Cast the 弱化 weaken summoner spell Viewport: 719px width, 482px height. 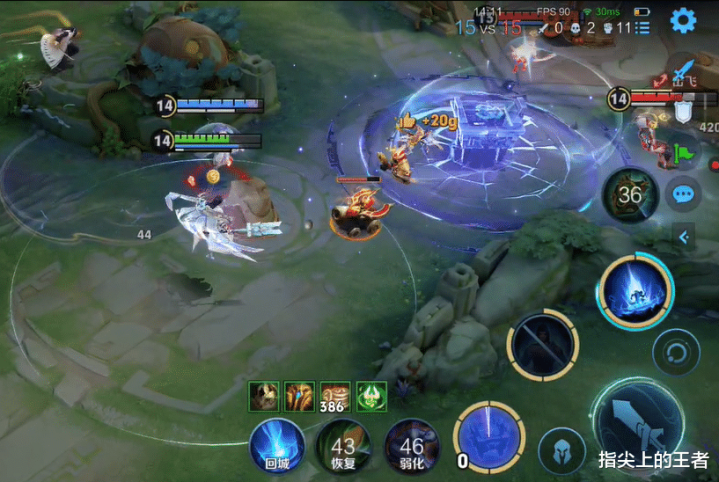pos(411,446)
